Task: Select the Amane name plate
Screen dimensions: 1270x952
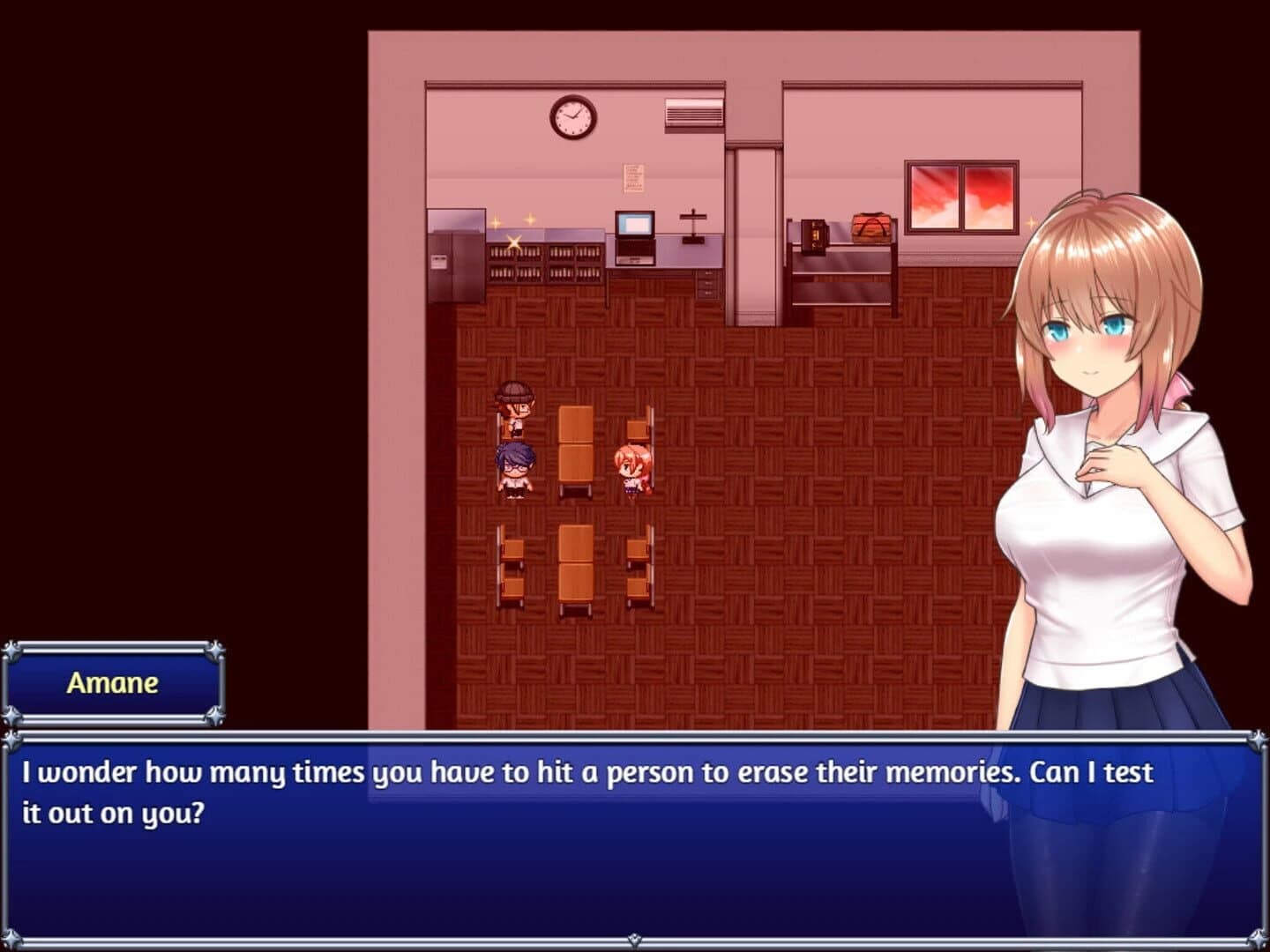Action: (113, 682)
